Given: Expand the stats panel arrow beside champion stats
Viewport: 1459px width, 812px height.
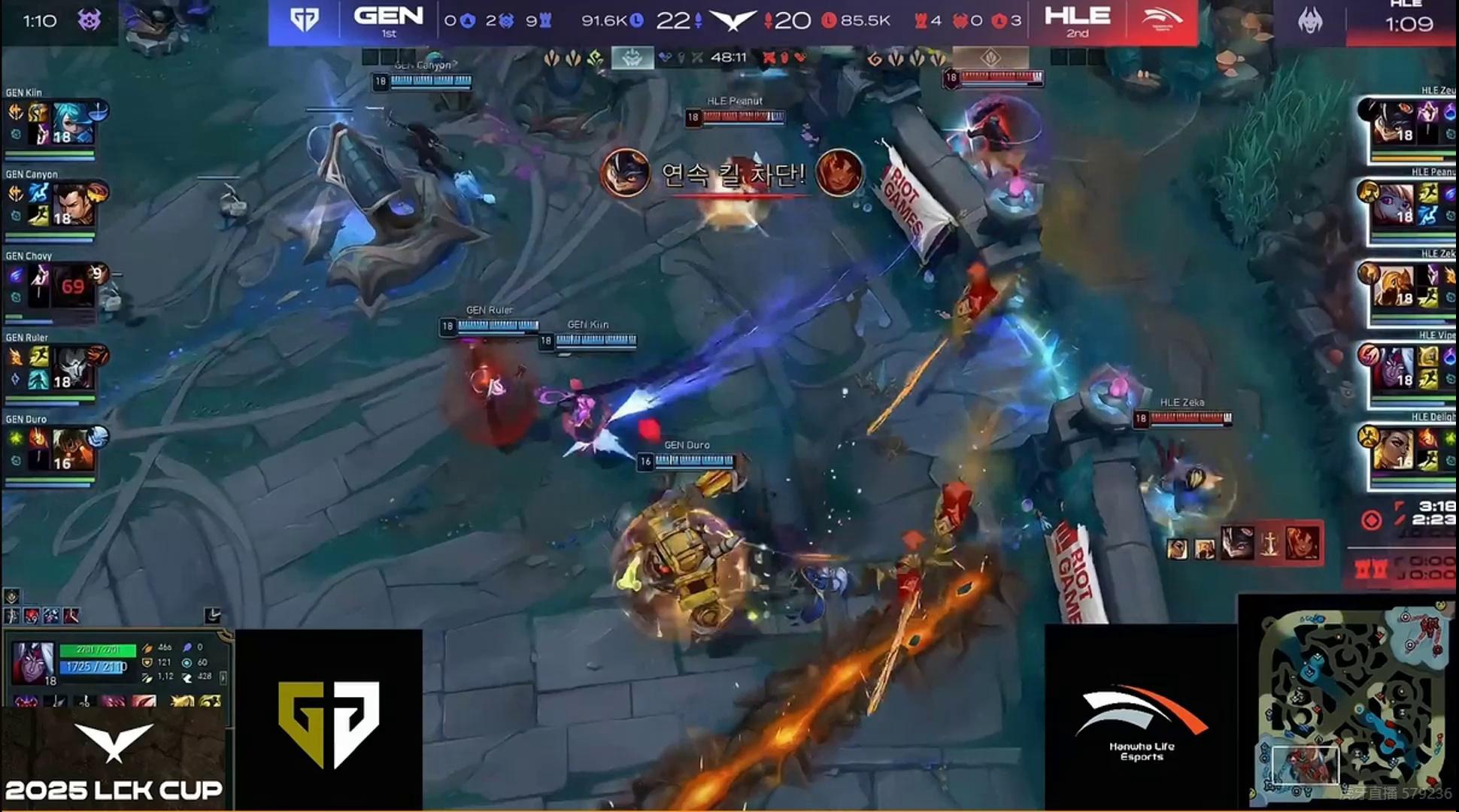Looking at the screenshot, I should pyautogui.click(x=223, y=677).
